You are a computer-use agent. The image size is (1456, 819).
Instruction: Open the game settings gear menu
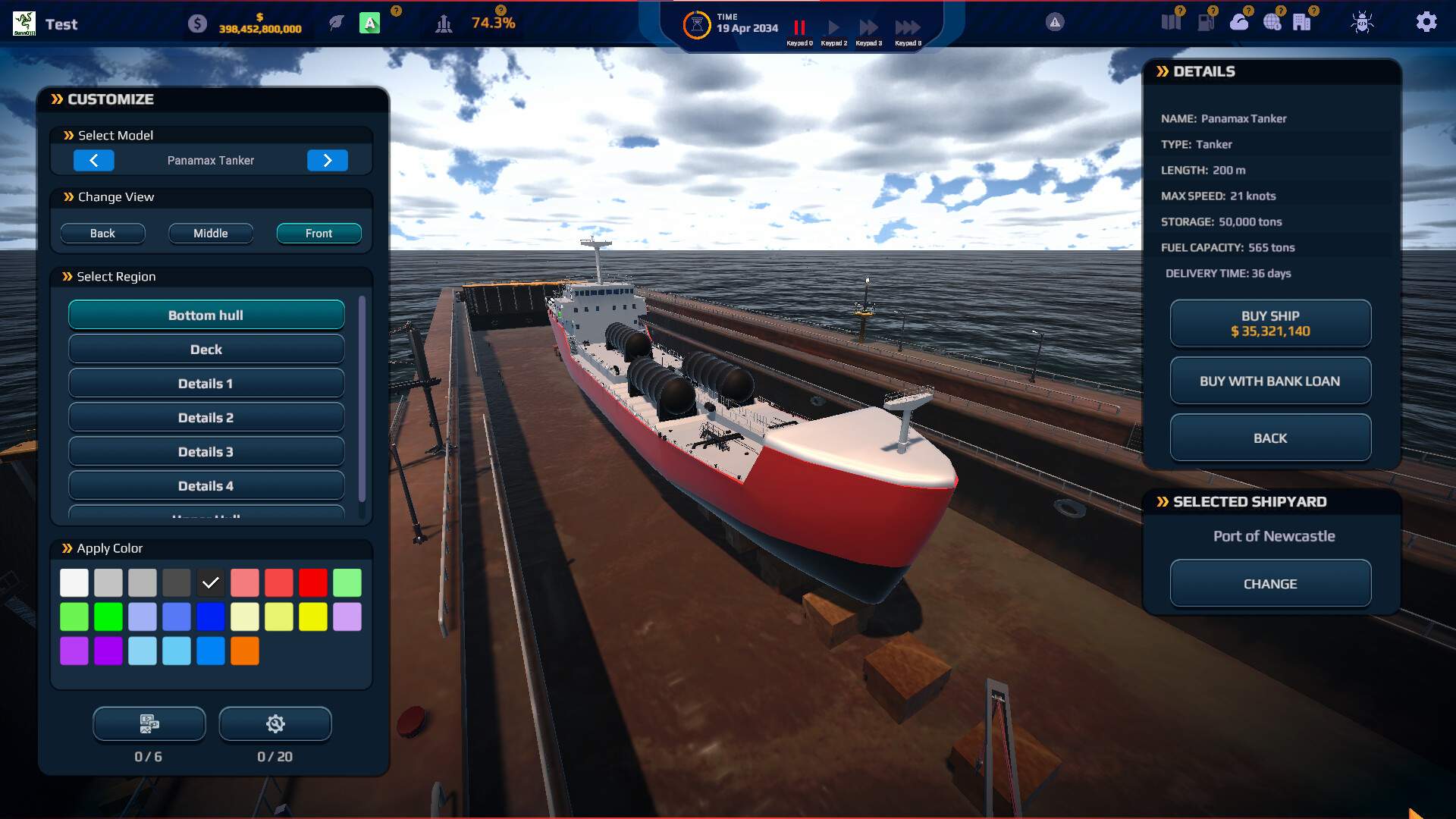coord(1426,22)
